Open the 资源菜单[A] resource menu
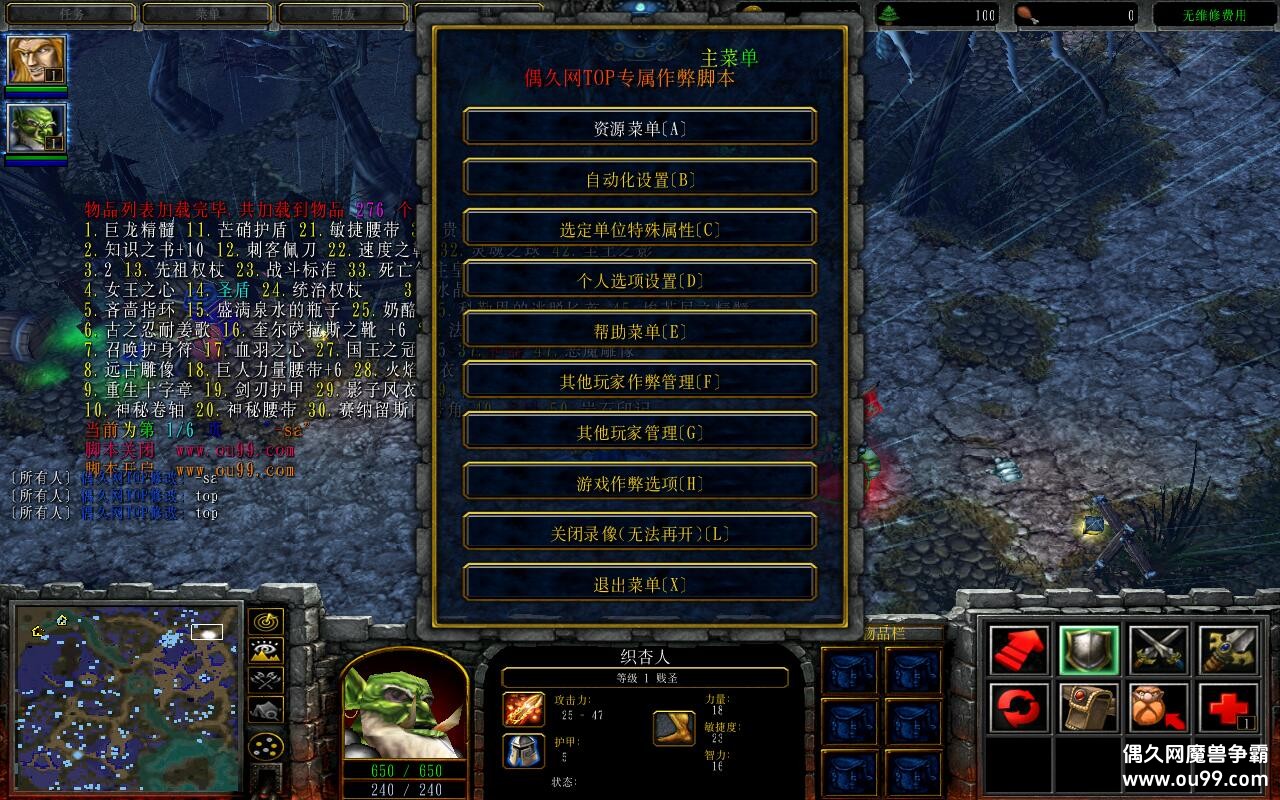Screen dimensions: 1280x800 640,128
